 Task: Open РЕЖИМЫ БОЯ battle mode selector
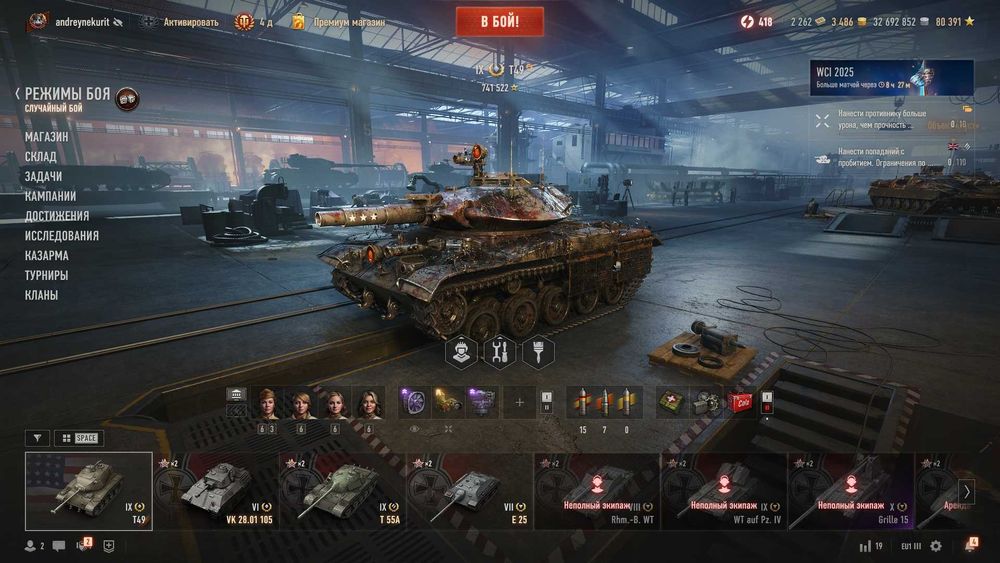pyautogui.click(x=67, y=94)
